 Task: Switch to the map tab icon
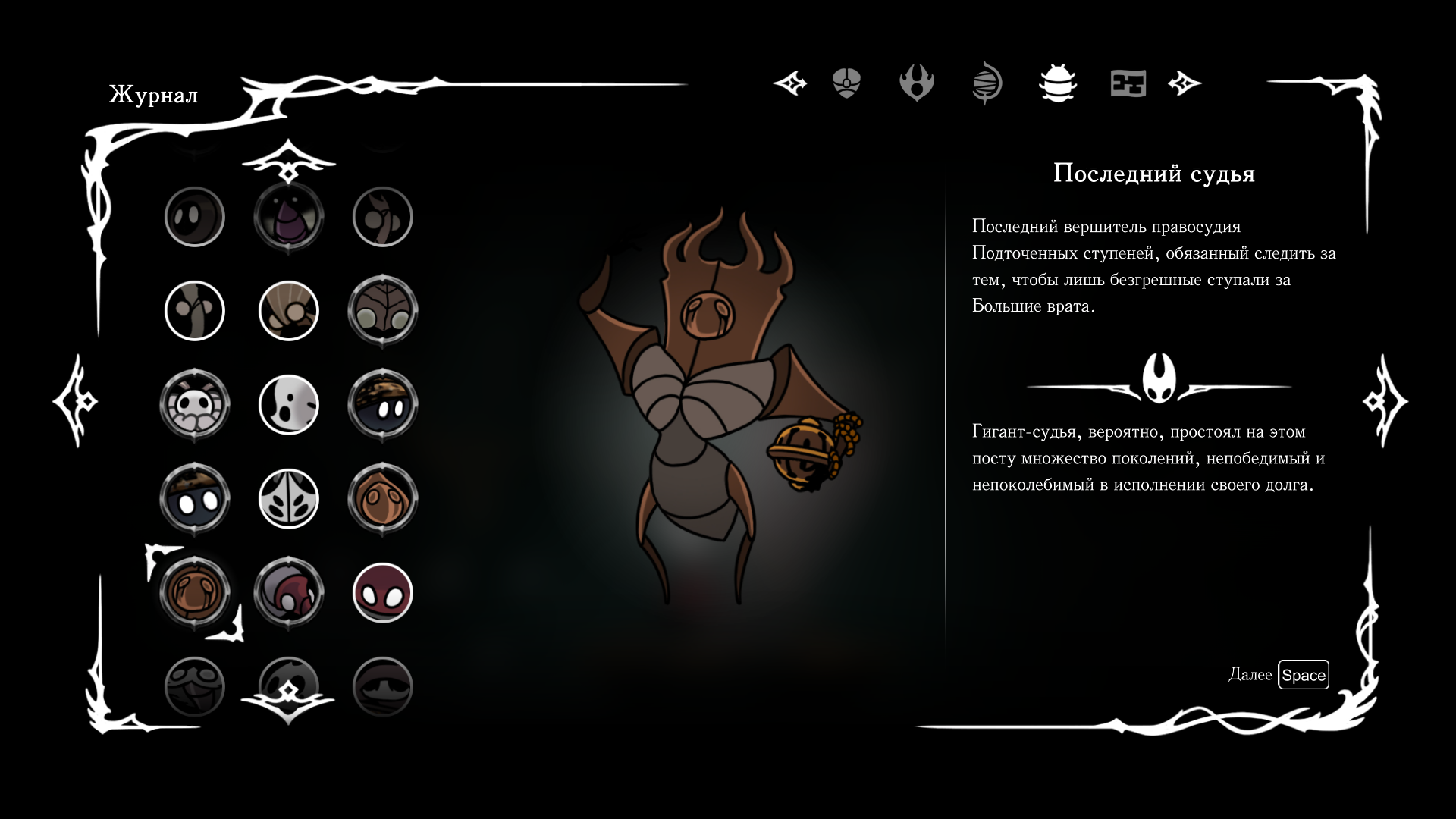click(1128, 83)
